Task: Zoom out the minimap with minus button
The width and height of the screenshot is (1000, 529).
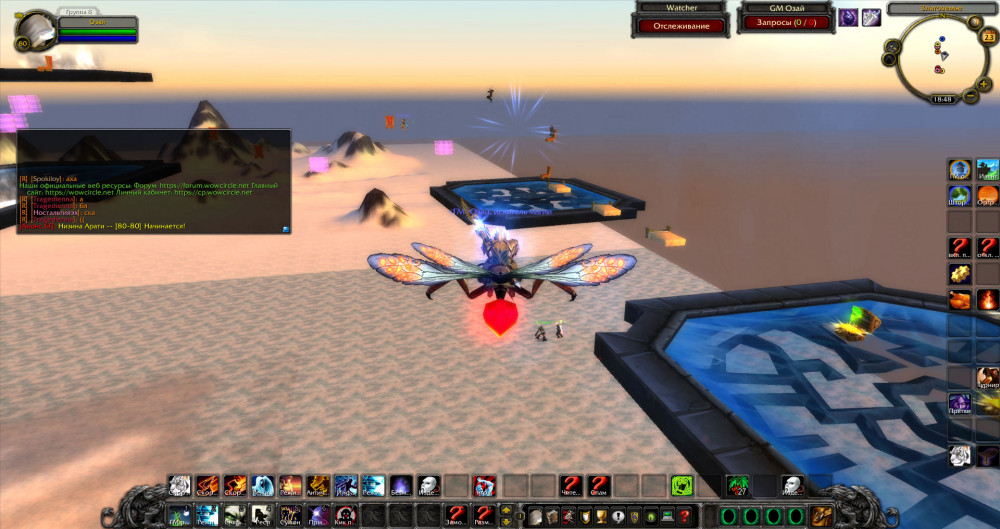Action: pyautogui.click(x=970, y=96)
